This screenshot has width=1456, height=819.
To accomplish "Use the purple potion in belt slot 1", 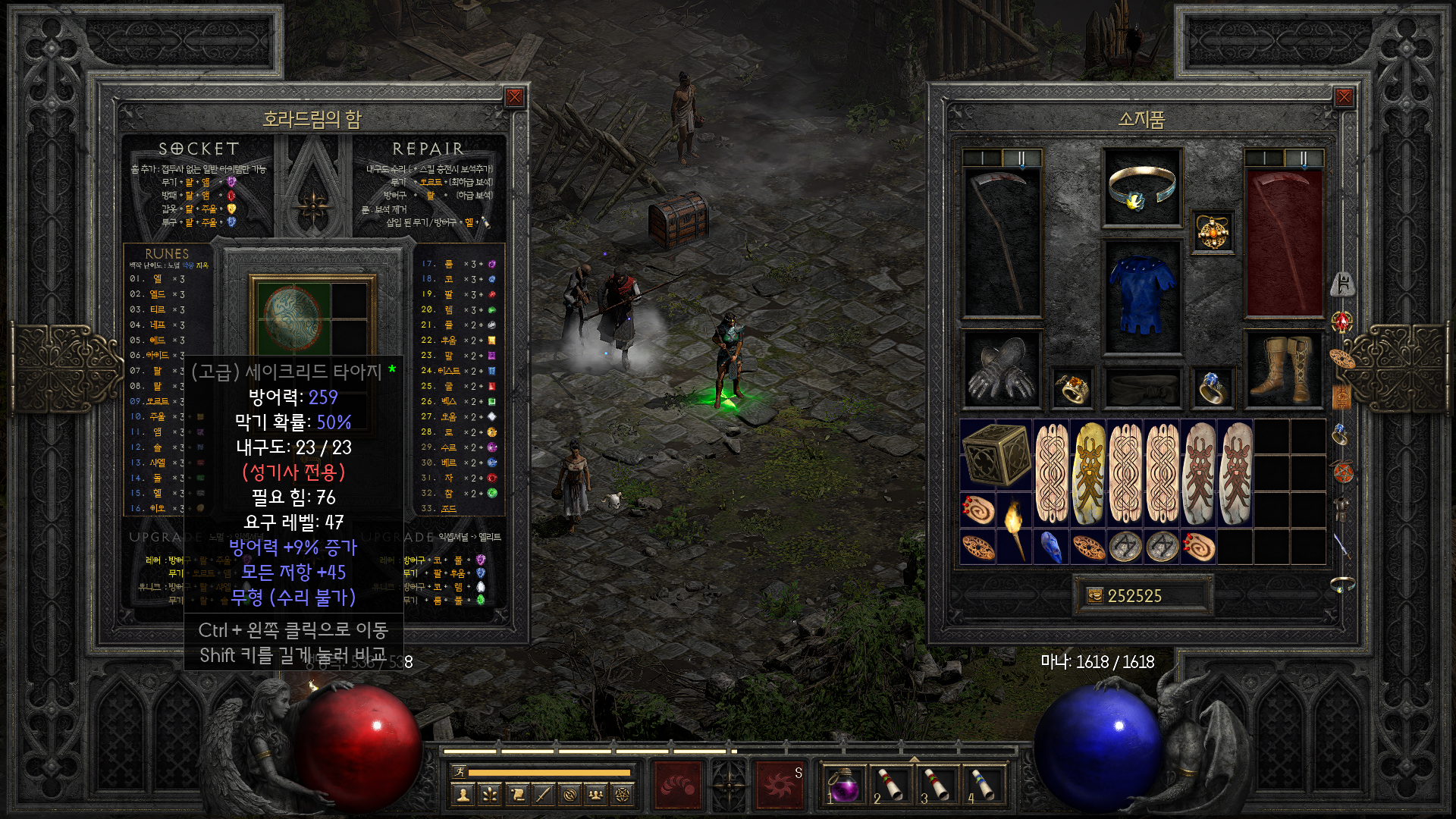I will [843, 785].
